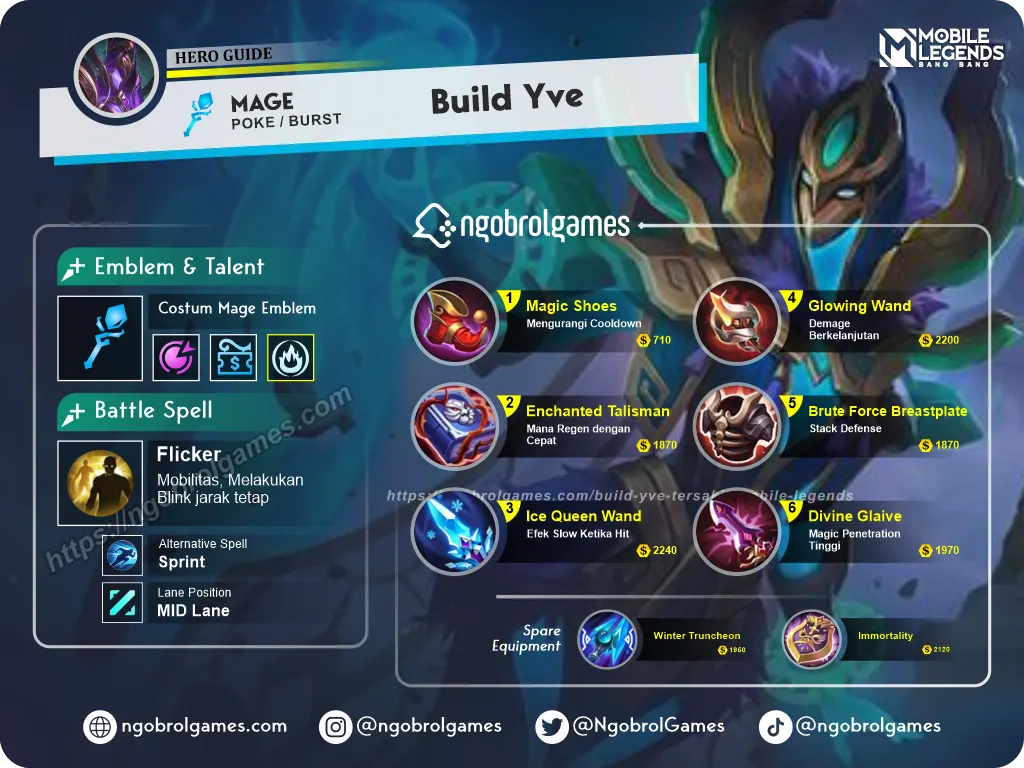The height and width of the screenshot is (768, 1024).
Task: Pick the Ice Queen Wand icon
Action: (x=454, y=531)
